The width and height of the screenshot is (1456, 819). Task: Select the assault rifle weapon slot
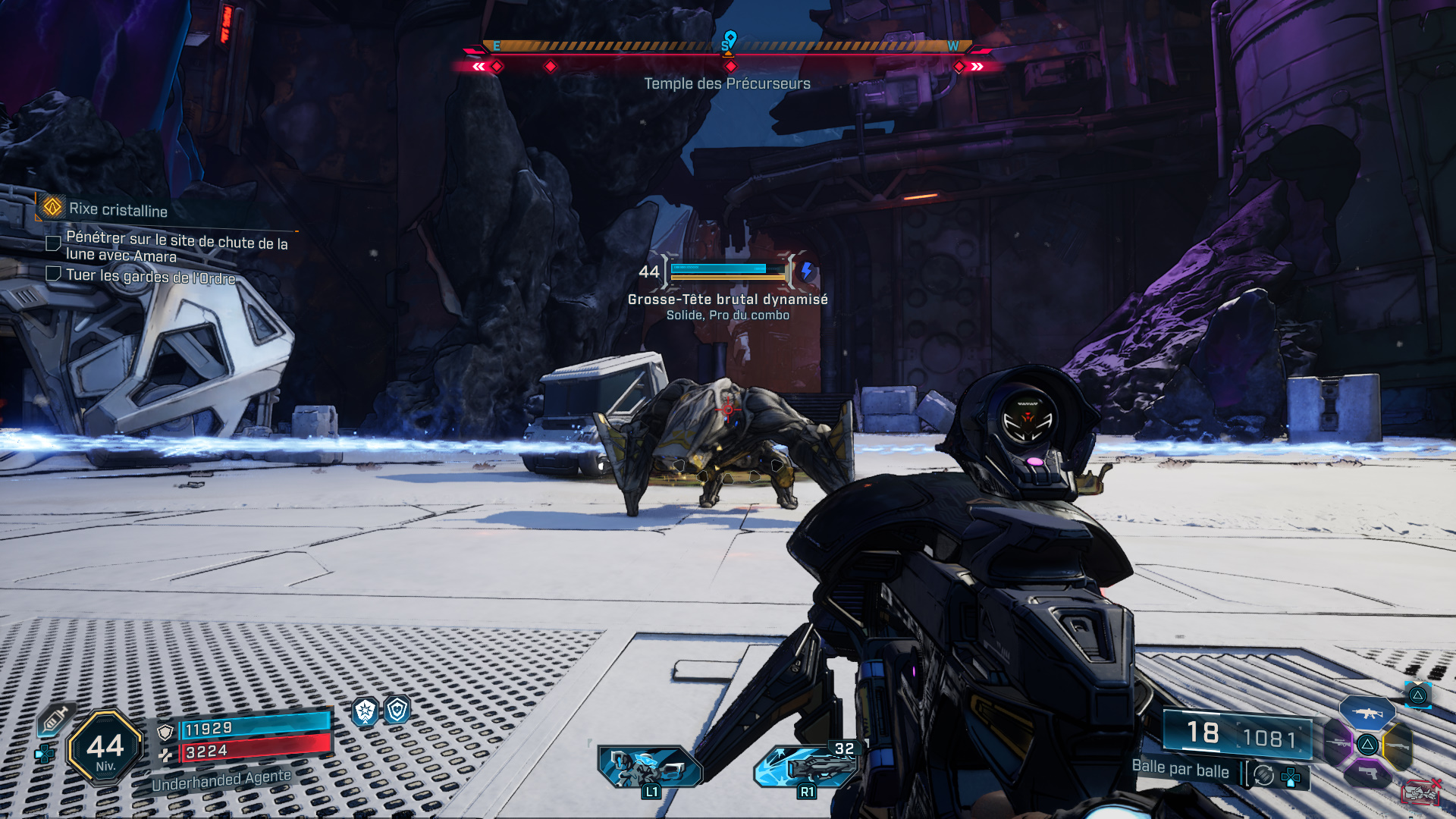[x=1367, y=713]
